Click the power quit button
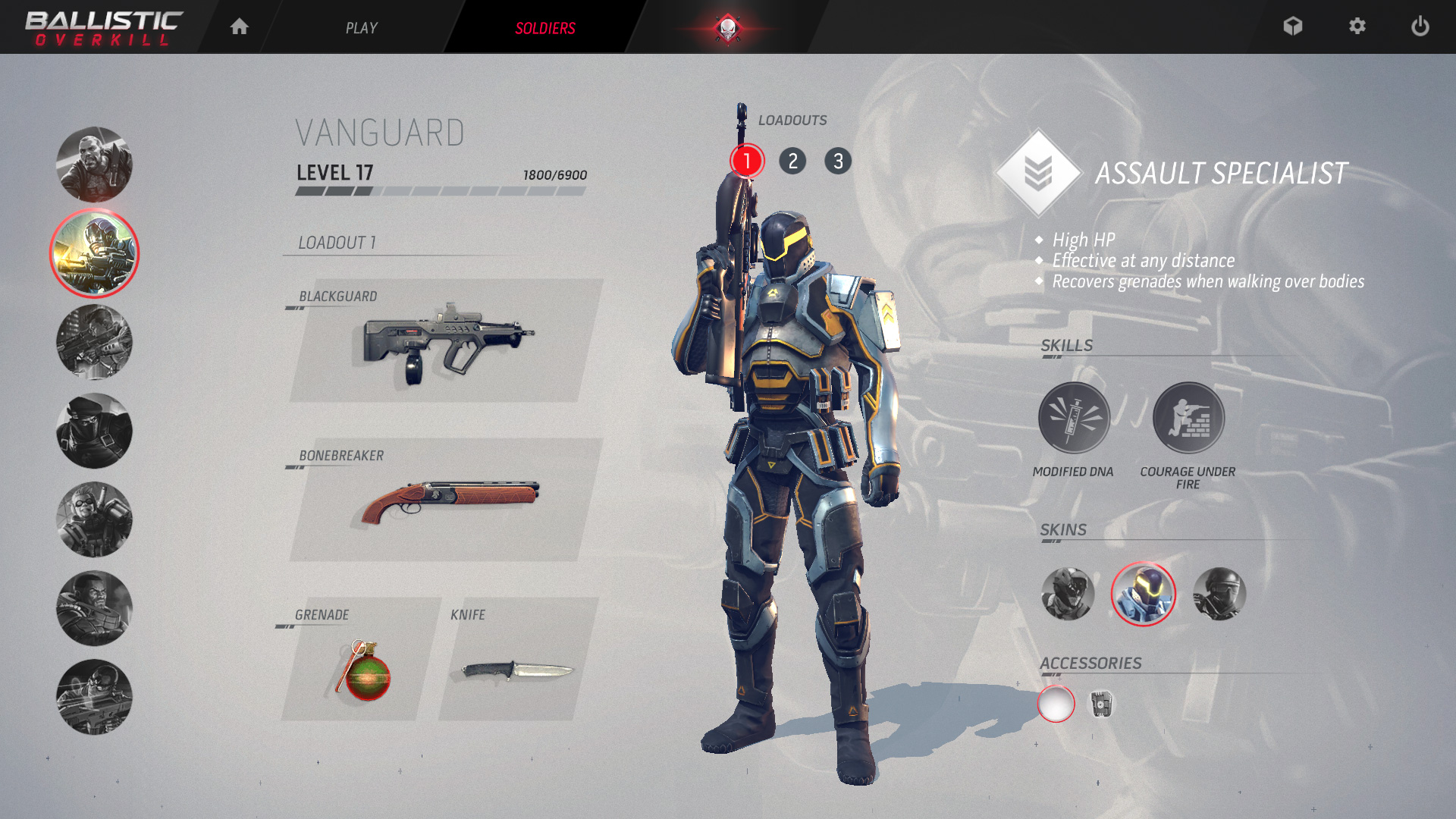The image size is (1456, 819). tap(1420, 27)
